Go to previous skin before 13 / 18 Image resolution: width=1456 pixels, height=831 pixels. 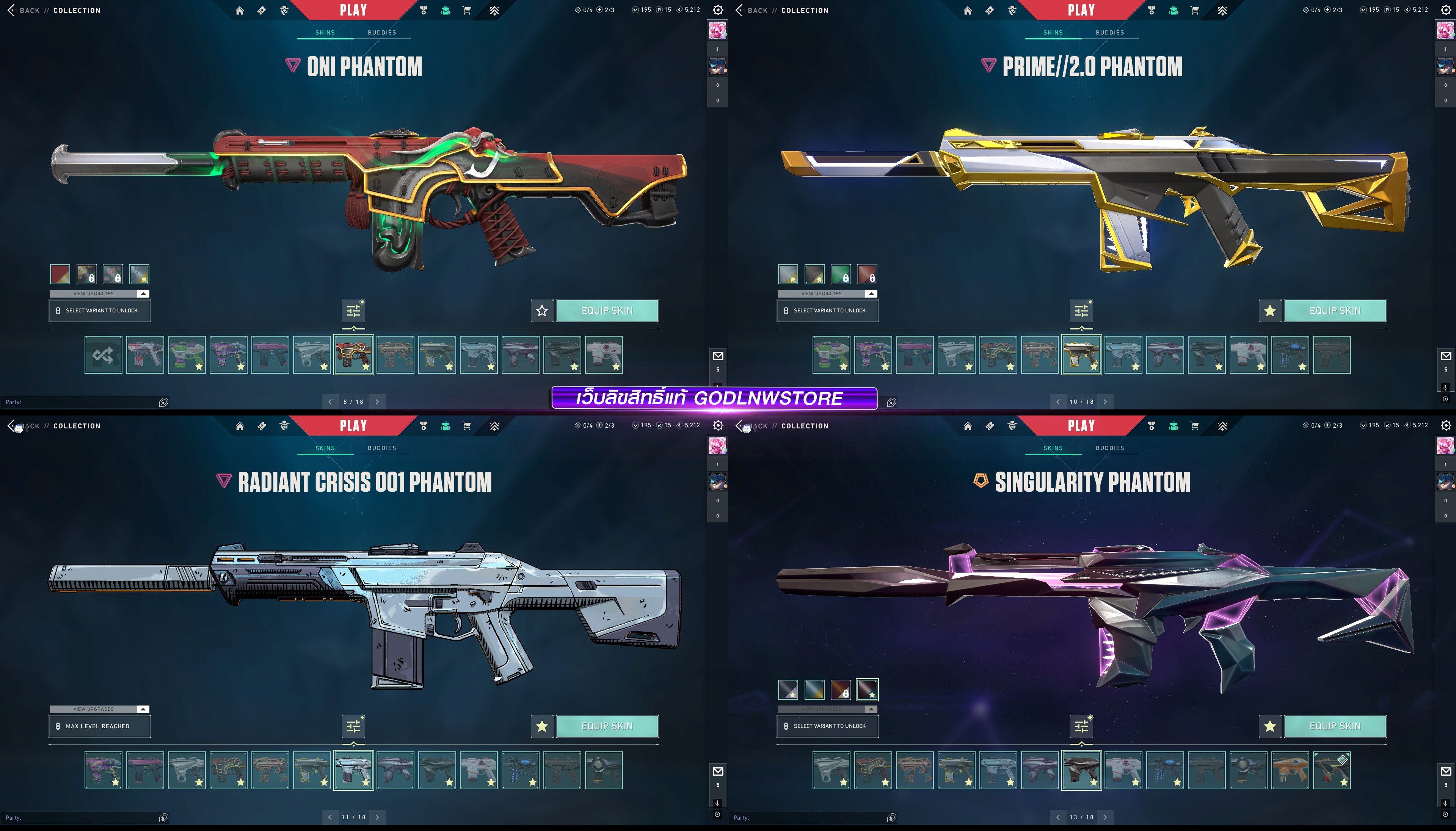click(1057, 817)
